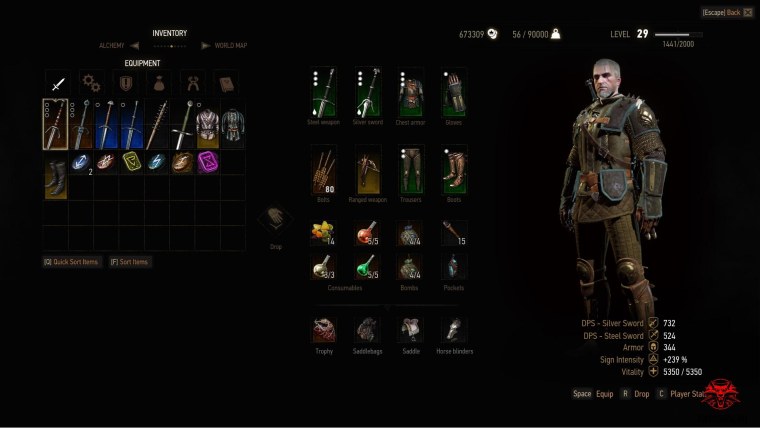Show the pouch category tab
The height and width of the screenshot is (428, 760).
[x=159, y=84]
